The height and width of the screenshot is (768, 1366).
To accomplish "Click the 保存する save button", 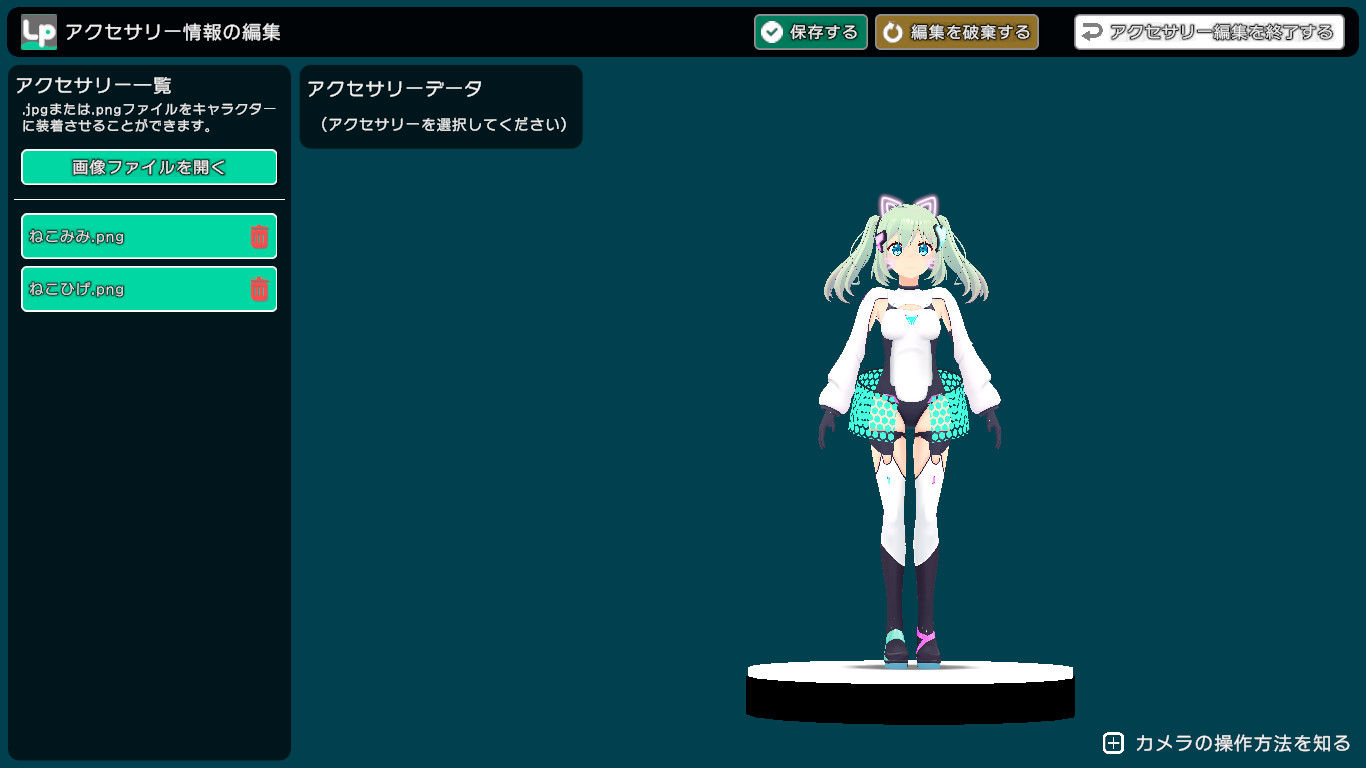I will (810, 32).
